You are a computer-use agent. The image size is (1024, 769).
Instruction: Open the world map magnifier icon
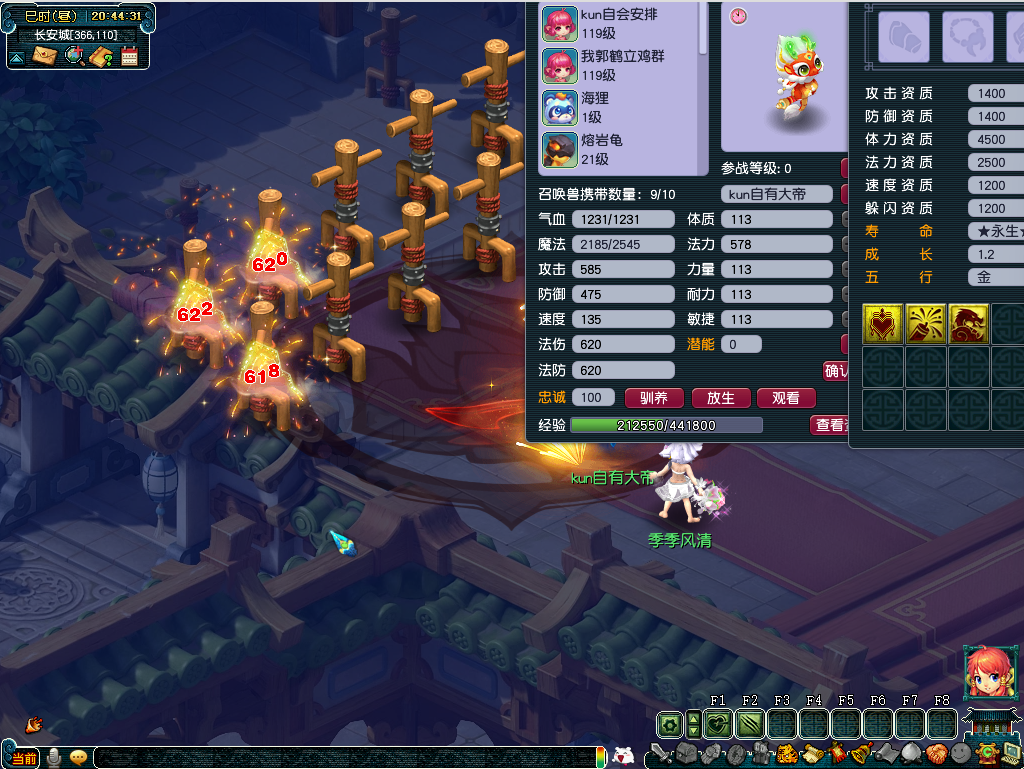pos(73,56)
